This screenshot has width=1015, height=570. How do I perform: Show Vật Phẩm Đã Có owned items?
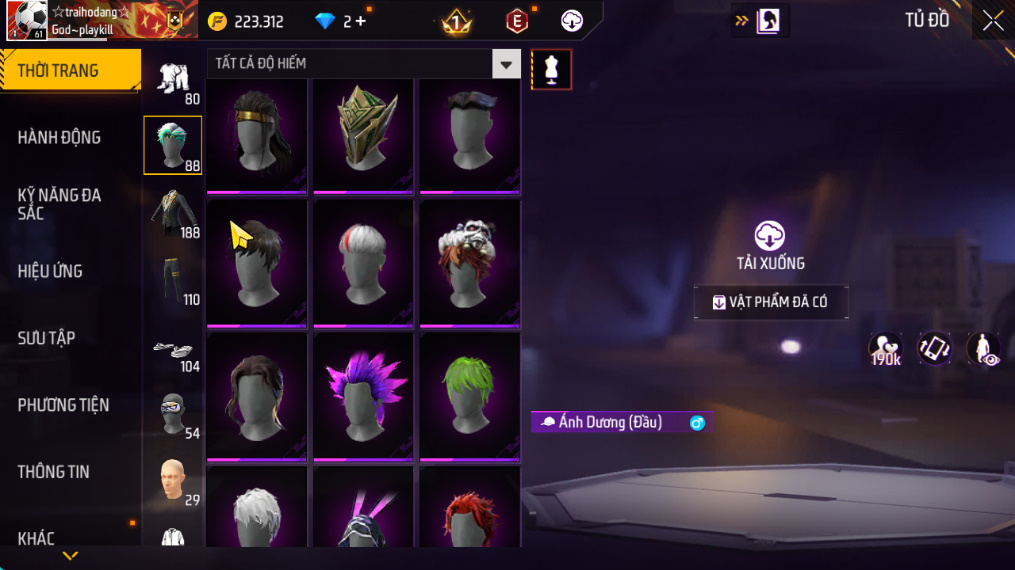(x=771, y=302)
